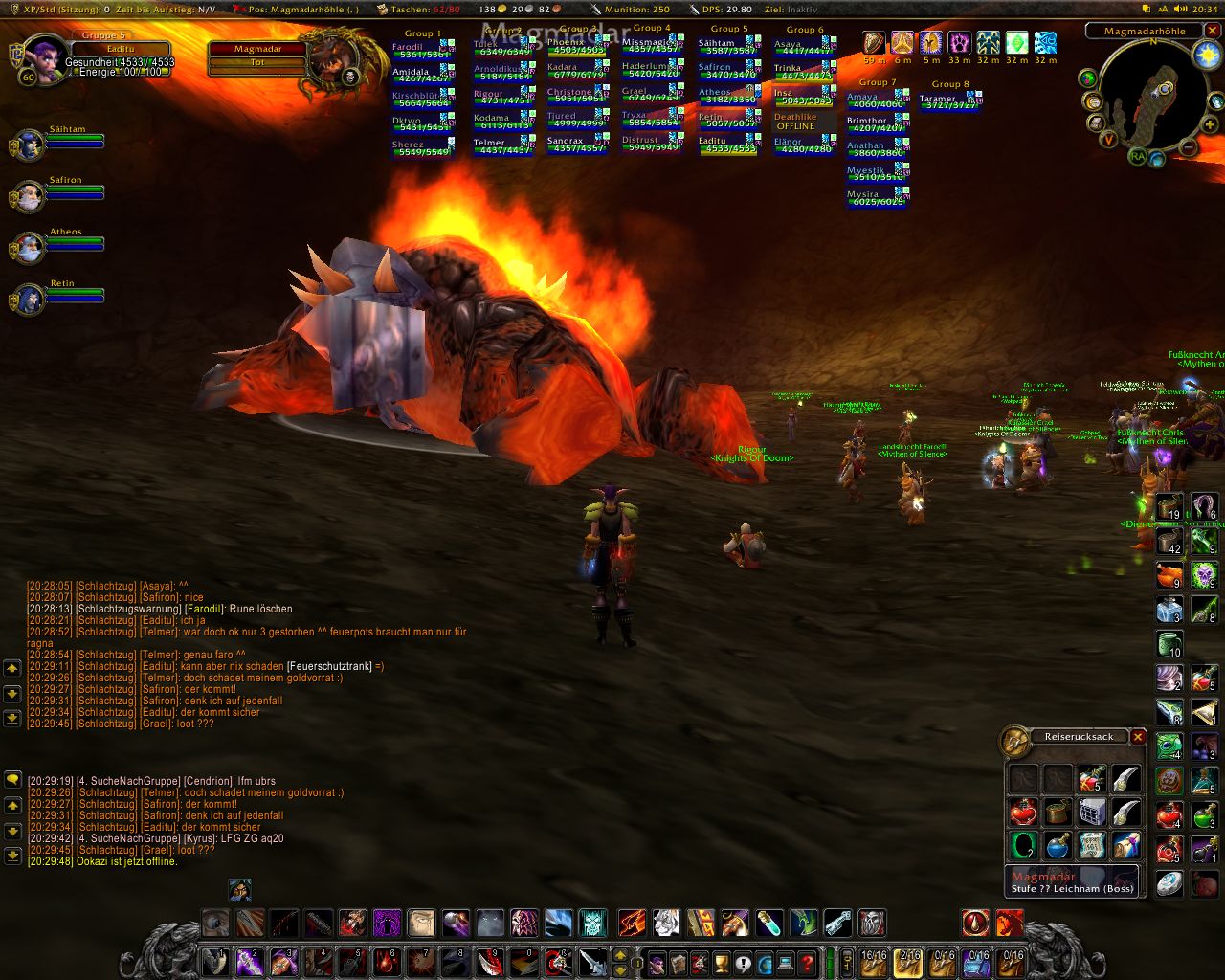1225x980 pixels.
Task: Open the help menu red question mark
Action: click(x=808, y=962)
